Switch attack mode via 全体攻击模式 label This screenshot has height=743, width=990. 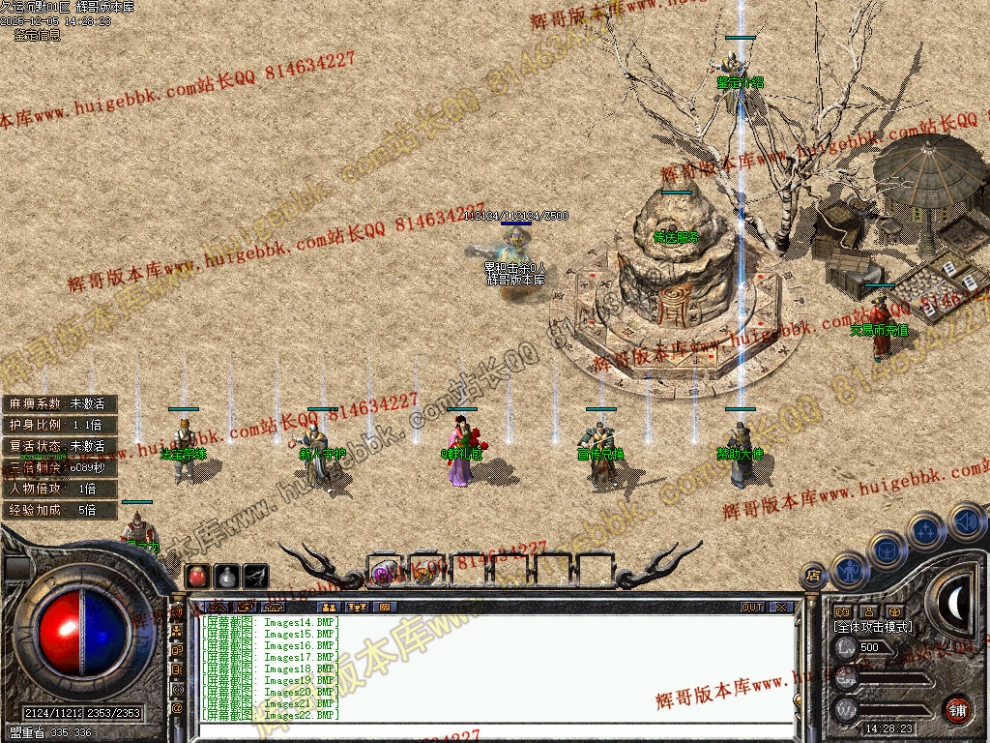point(873,626)
